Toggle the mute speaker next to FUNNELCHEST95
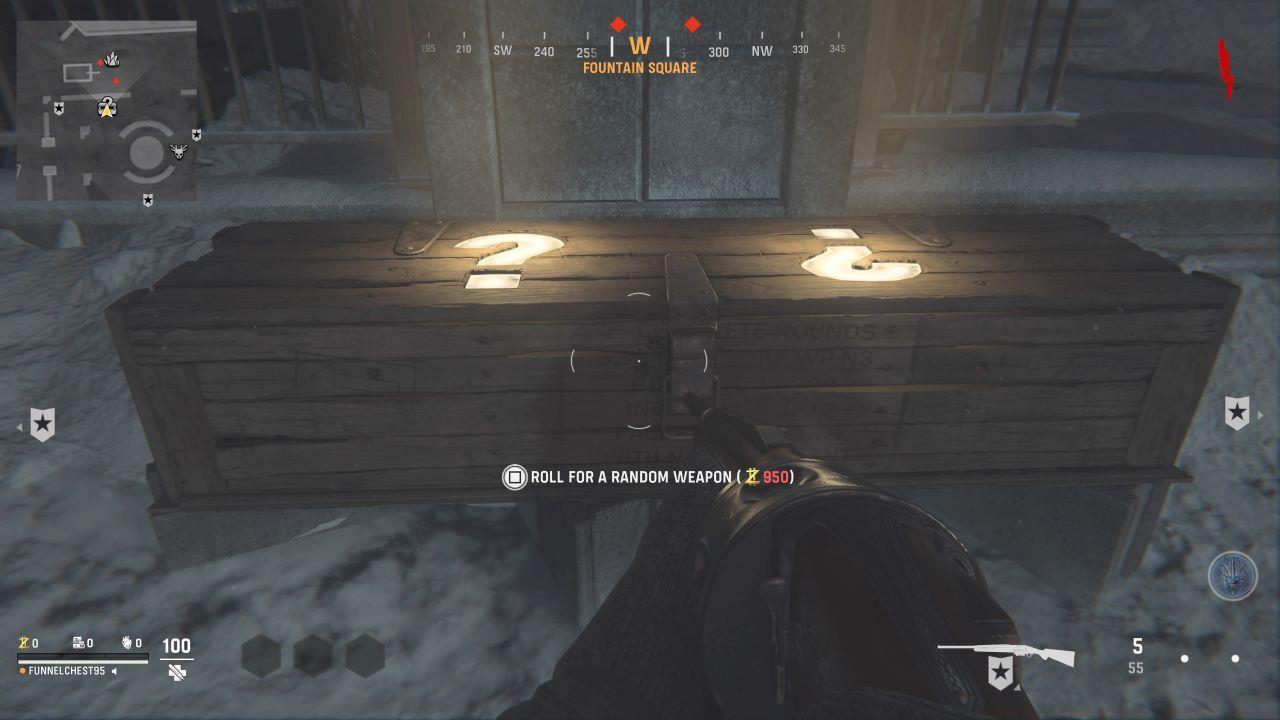The width and height of the screenshot is (1280, 720). [x=115, y=672]
